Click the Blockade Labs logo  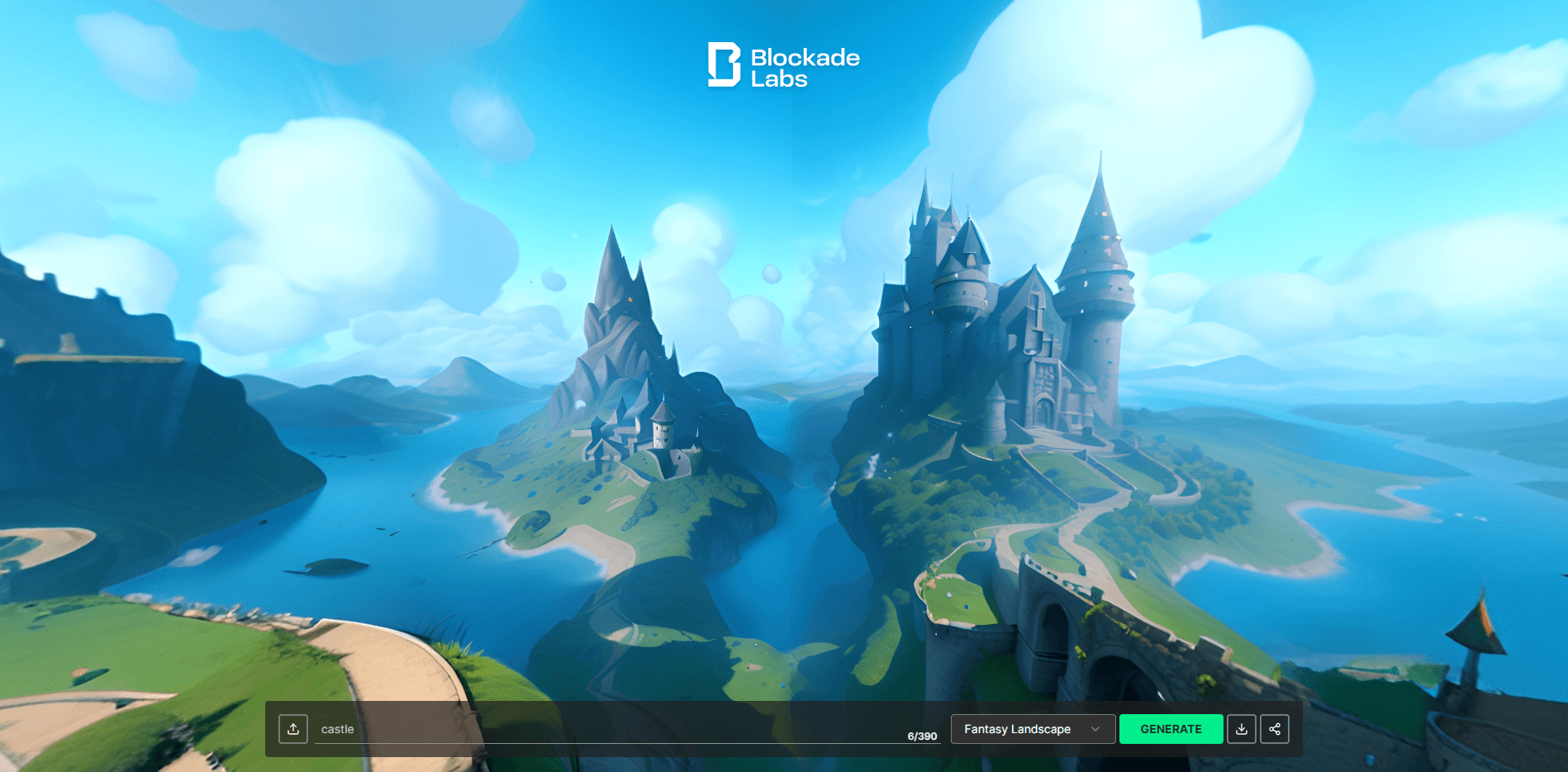click(x=783, y=65)
